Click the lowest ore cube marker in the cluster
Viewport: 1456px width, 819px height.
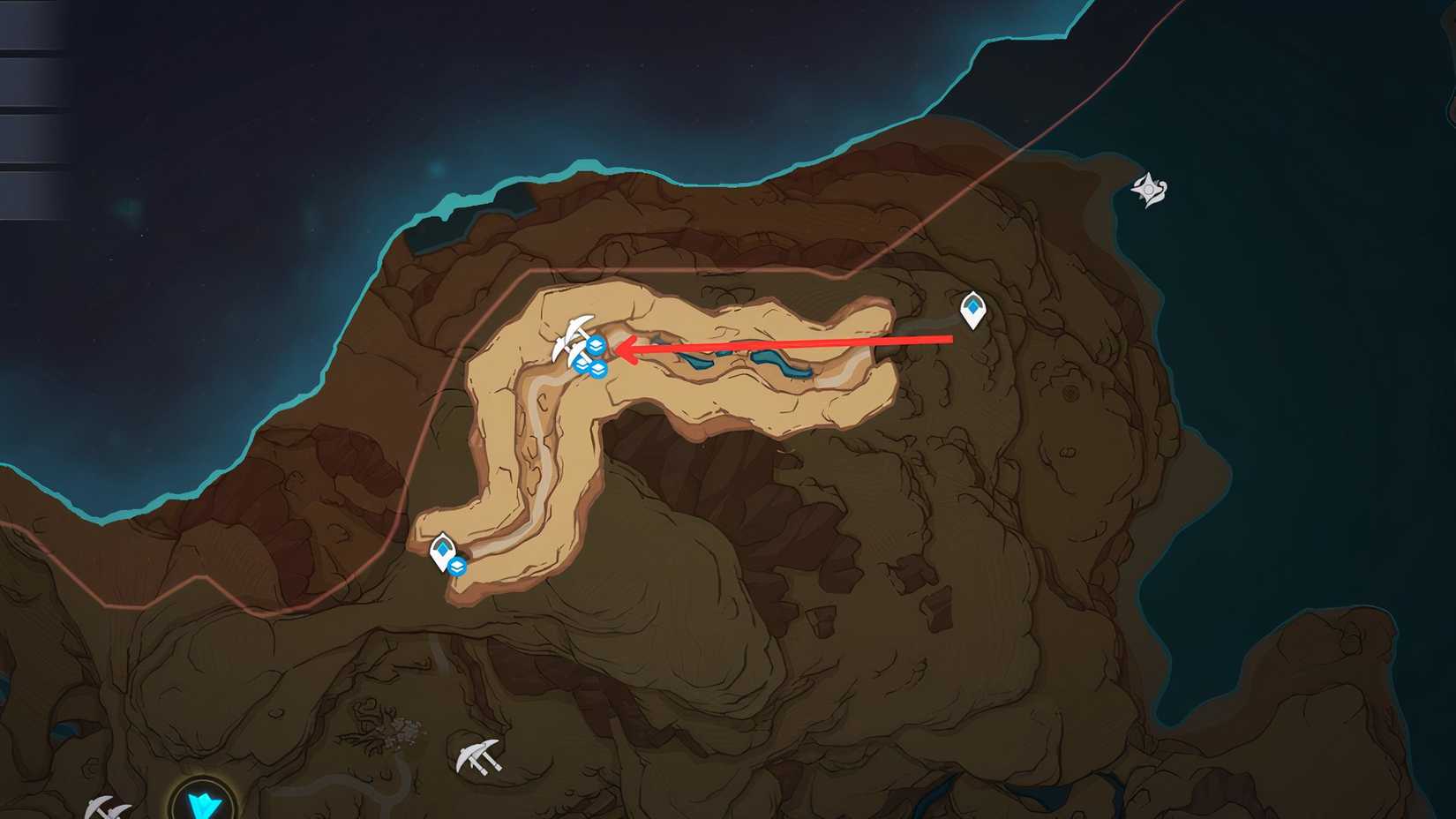point(598,371)
